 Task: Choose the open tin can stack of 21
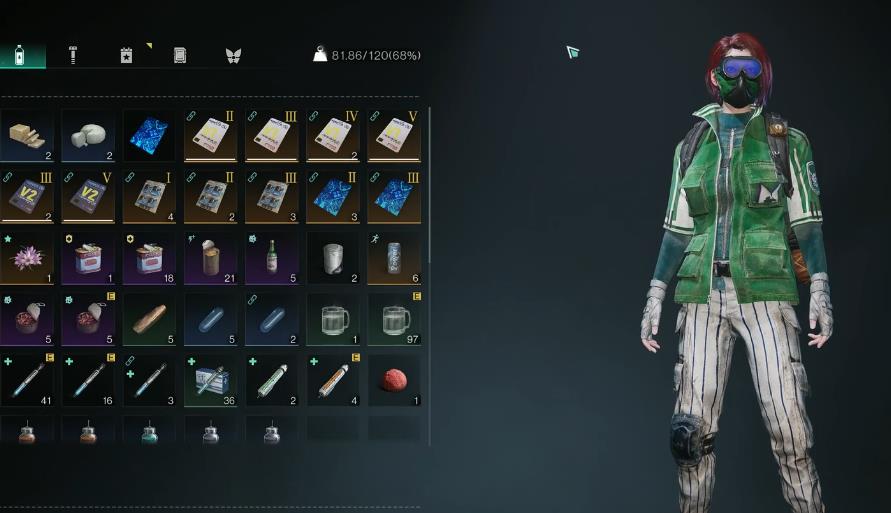coord(211,258)
